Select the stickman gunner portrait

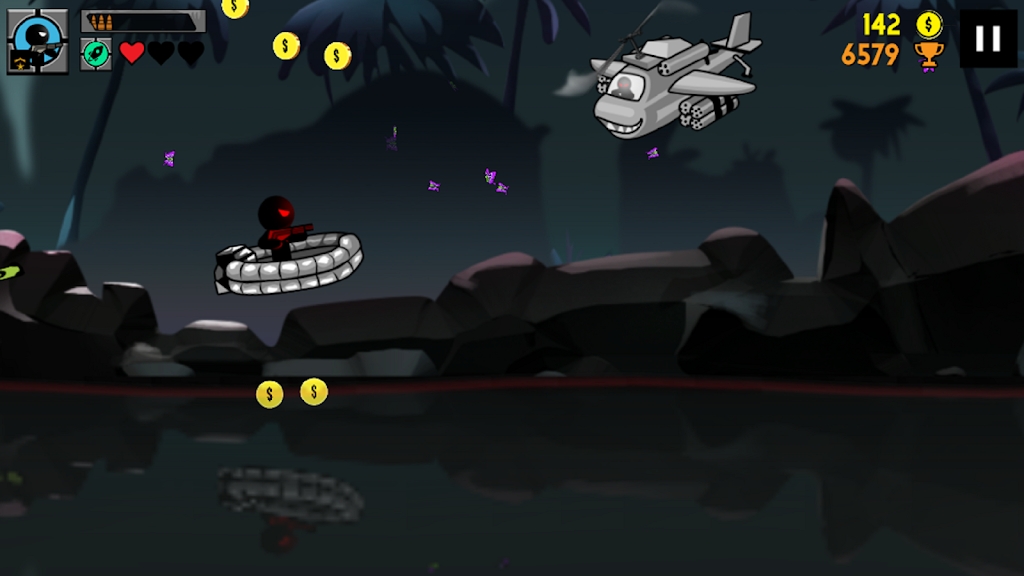[x=37, y=41]
